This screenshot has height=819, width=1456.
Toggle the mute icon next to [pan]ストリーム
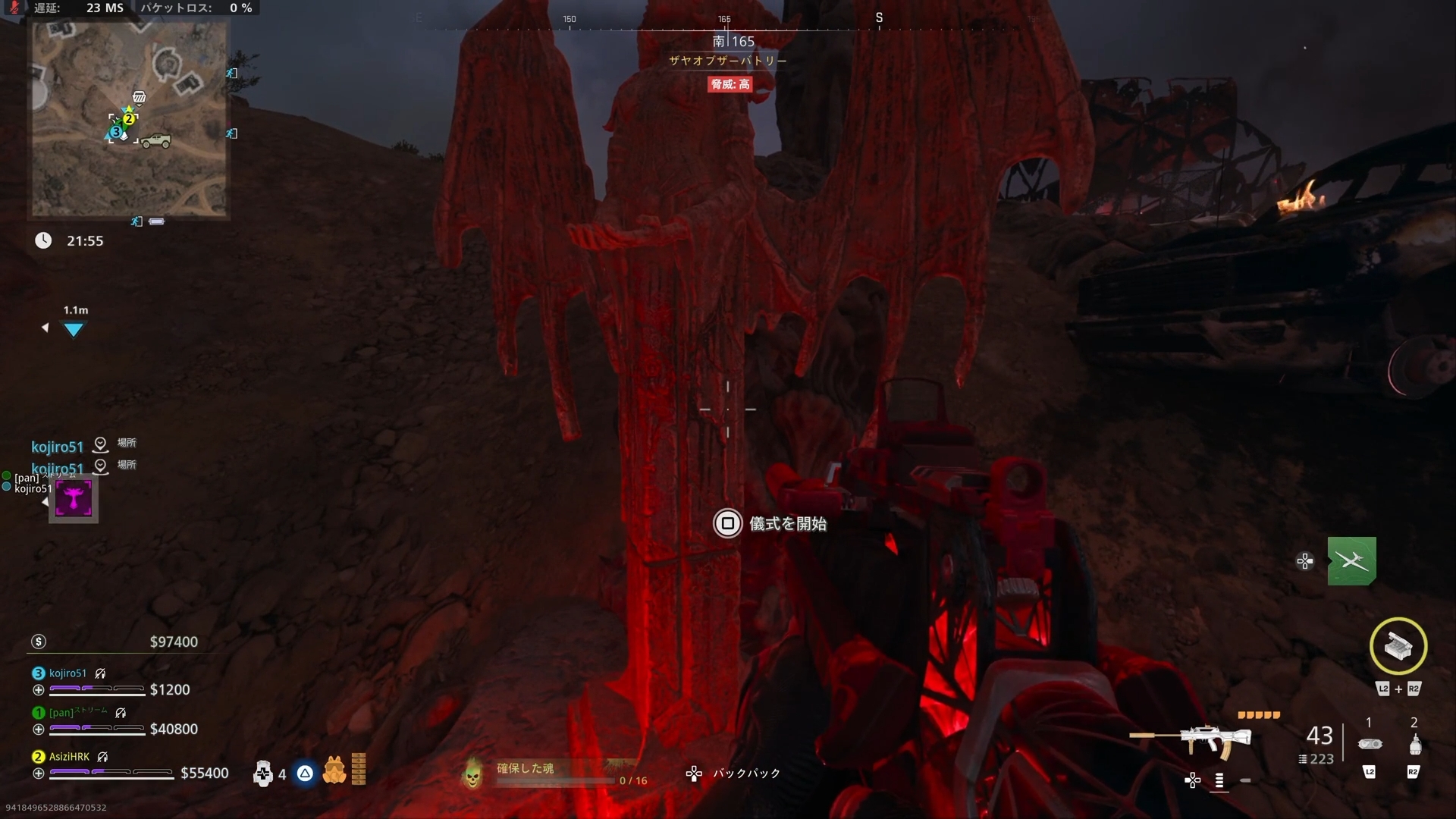[121, 714]
